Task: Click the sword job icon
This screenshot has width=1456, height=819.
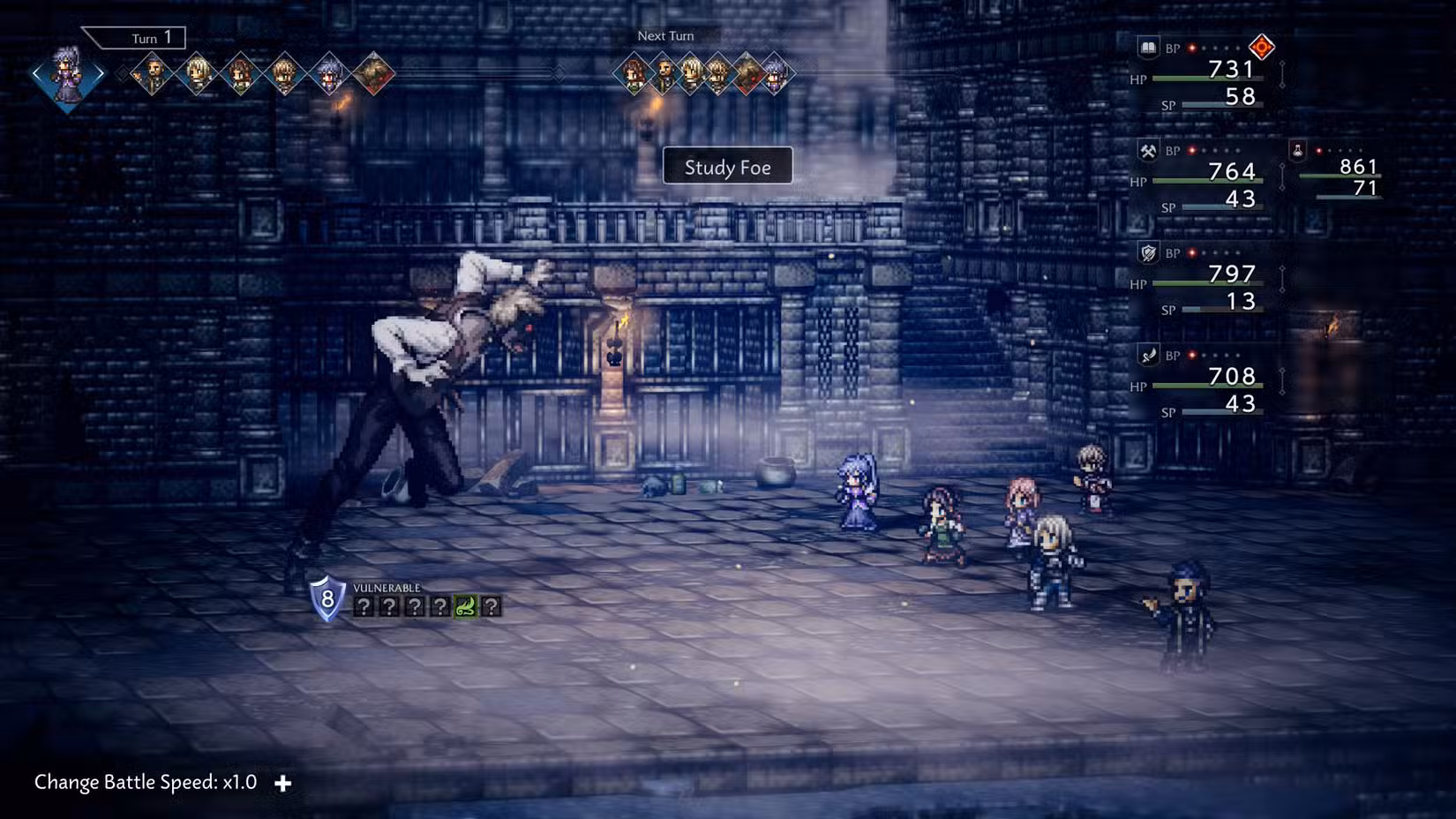Action: click(x=1149, y=355)
